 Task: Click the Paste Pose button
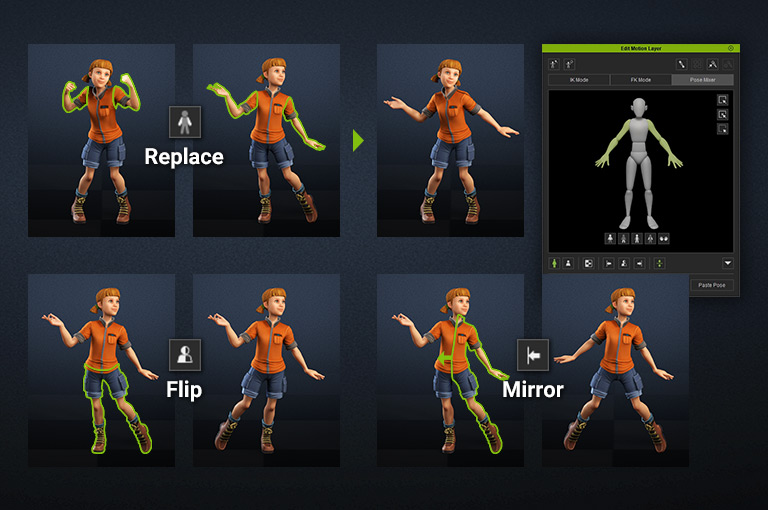[711, 285]
